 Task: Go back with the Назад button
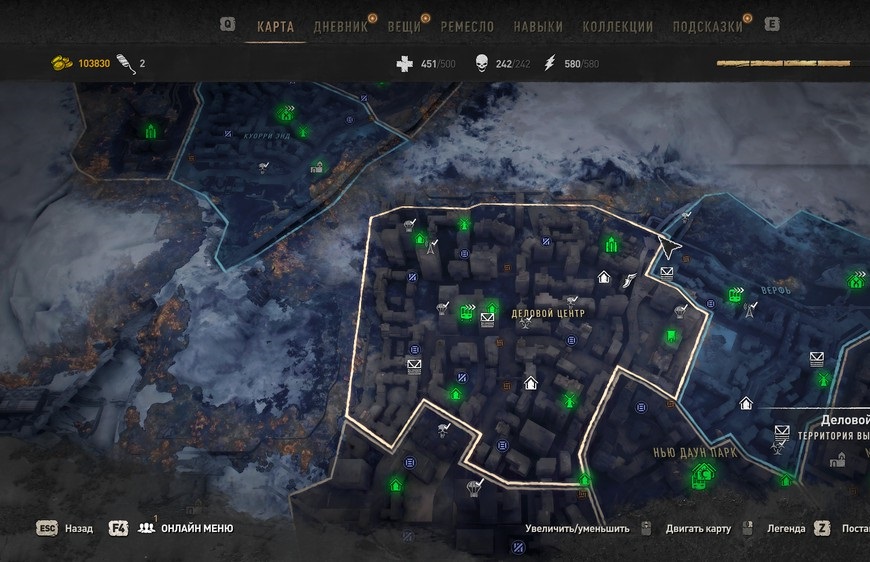[x=78, y=528]
